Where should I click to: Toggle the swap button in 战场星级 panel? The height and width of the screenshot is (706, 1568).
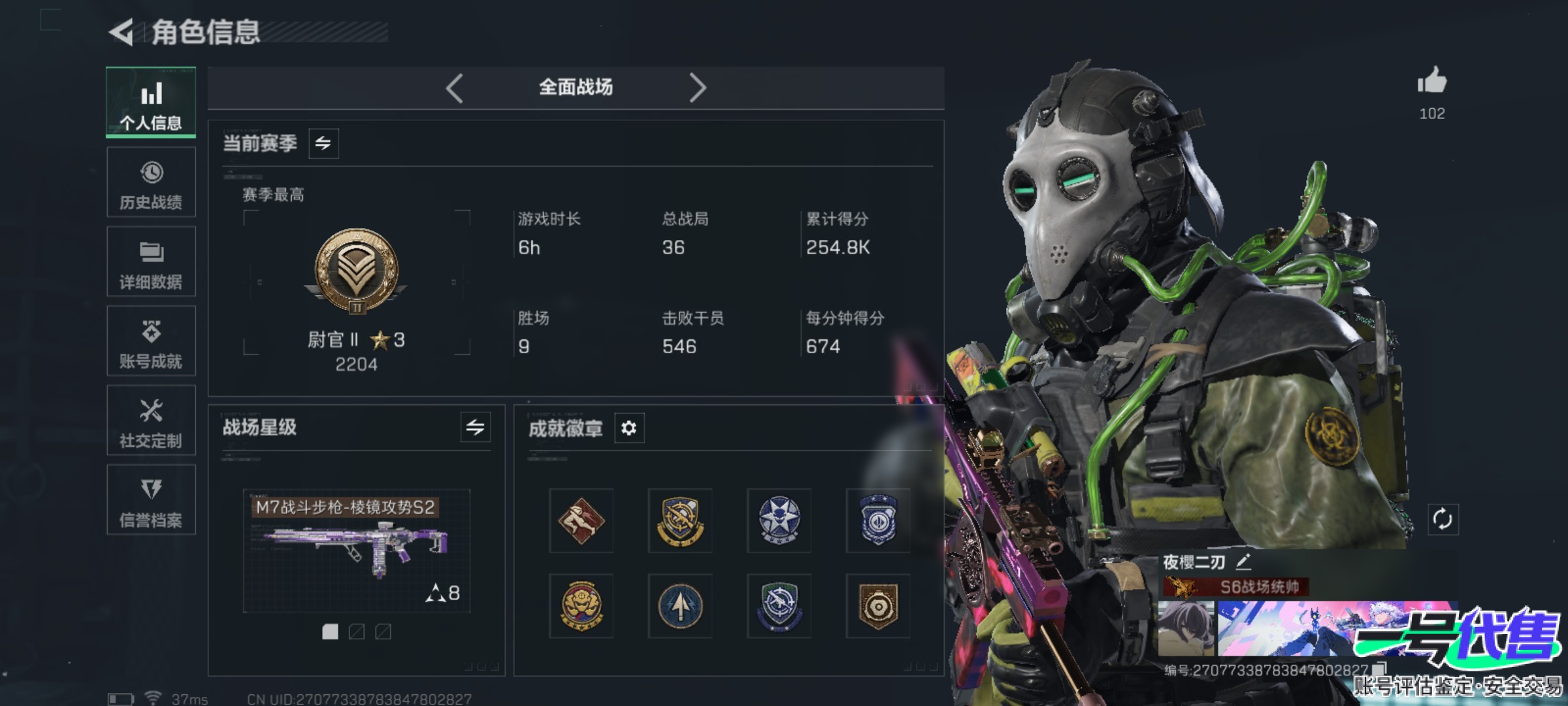pyautogui.click(x=475, y=428)
